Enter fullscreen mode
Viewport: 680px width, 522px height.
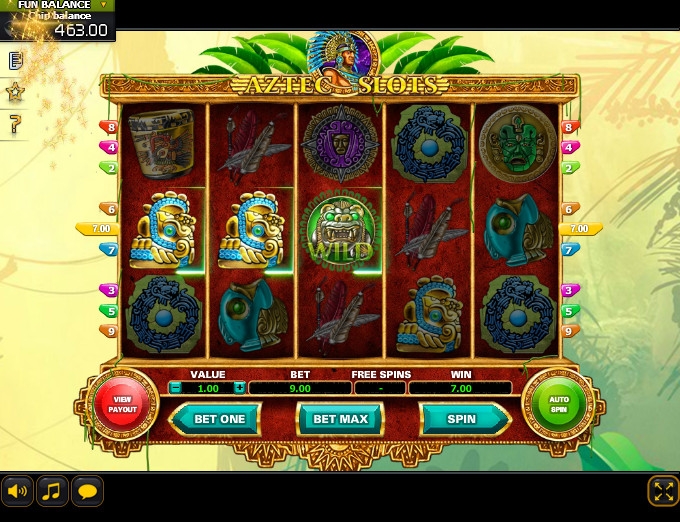663,490
